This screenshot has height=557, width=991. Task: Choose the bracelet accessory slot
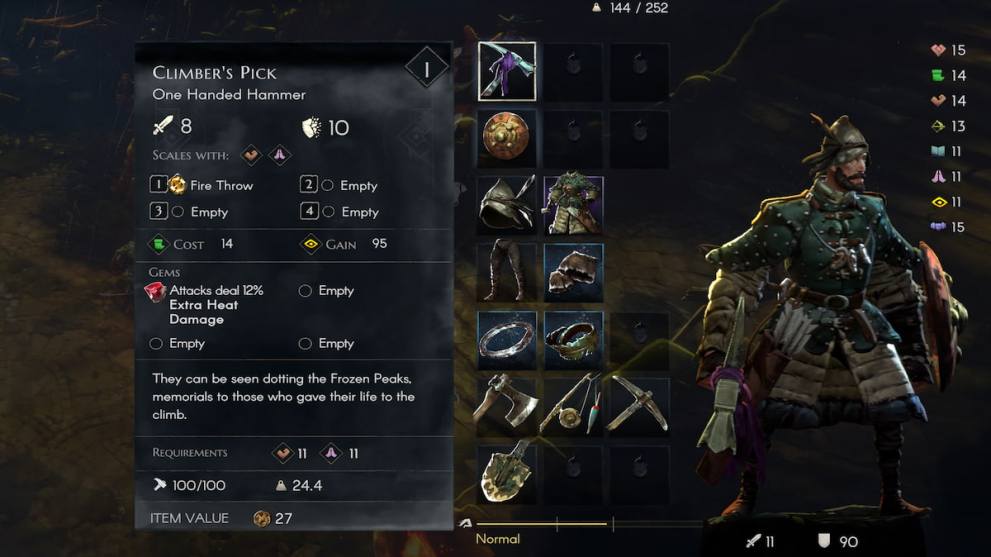[574, 340]
